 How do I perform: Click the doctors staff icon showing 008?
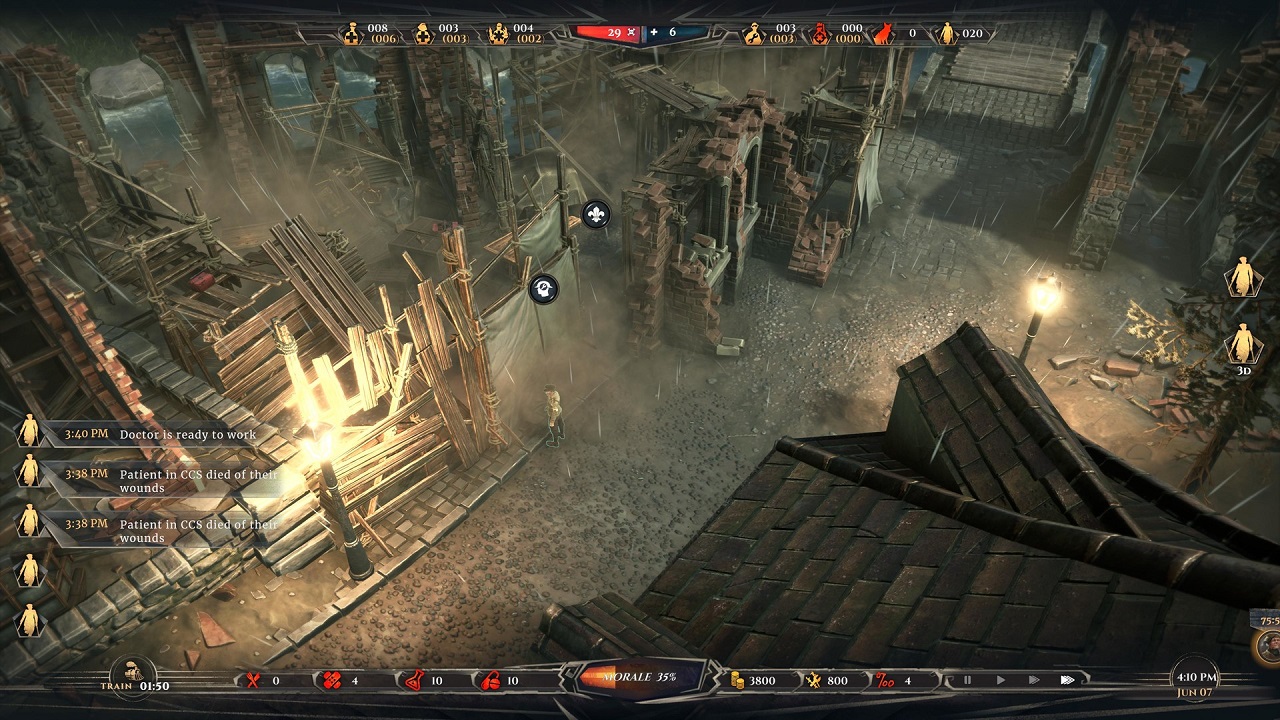tap(352, 34)
